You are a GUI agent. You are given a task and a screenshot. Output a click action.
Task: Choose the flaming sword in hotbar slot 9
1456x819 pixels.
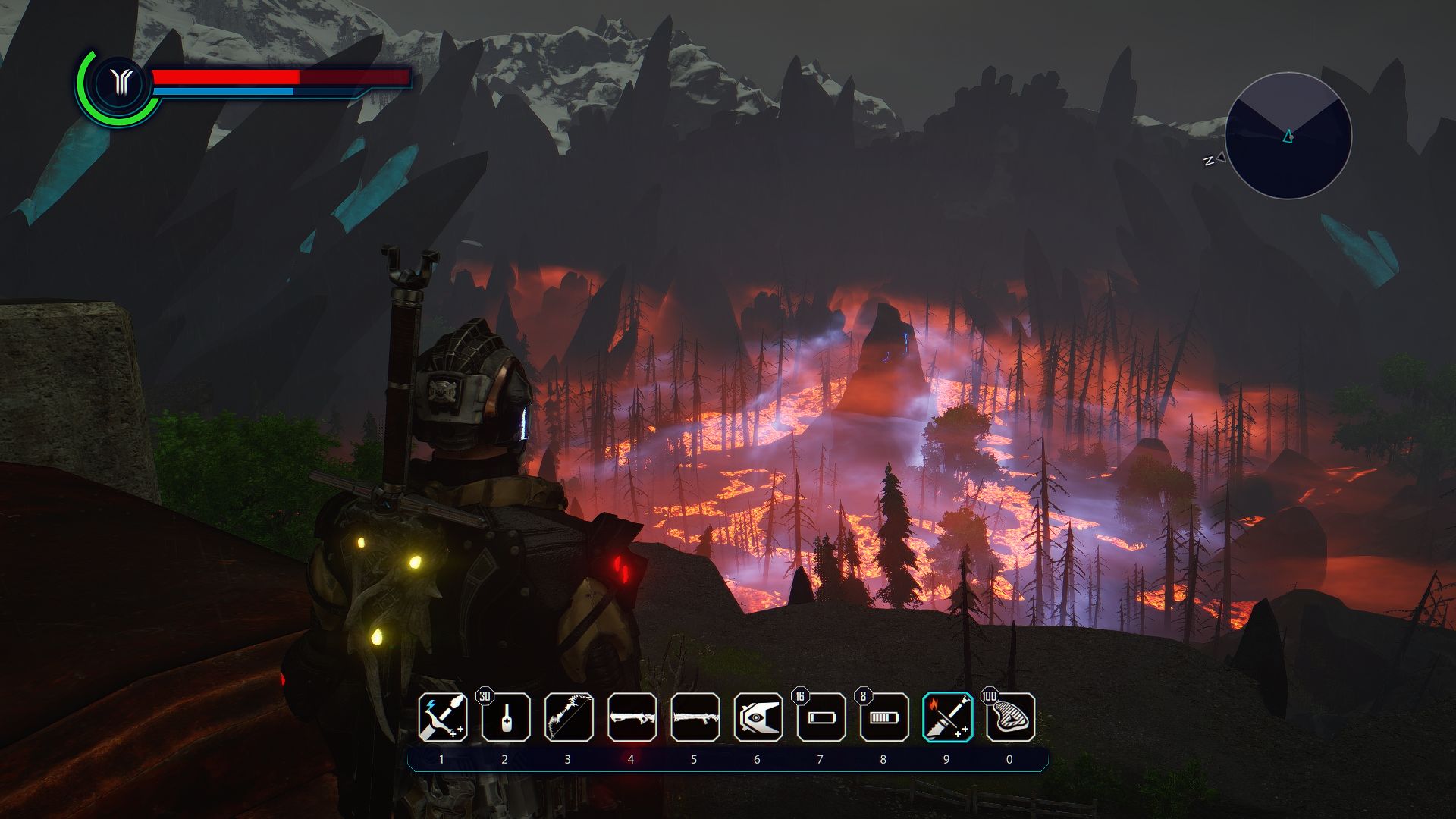(947, 717)
